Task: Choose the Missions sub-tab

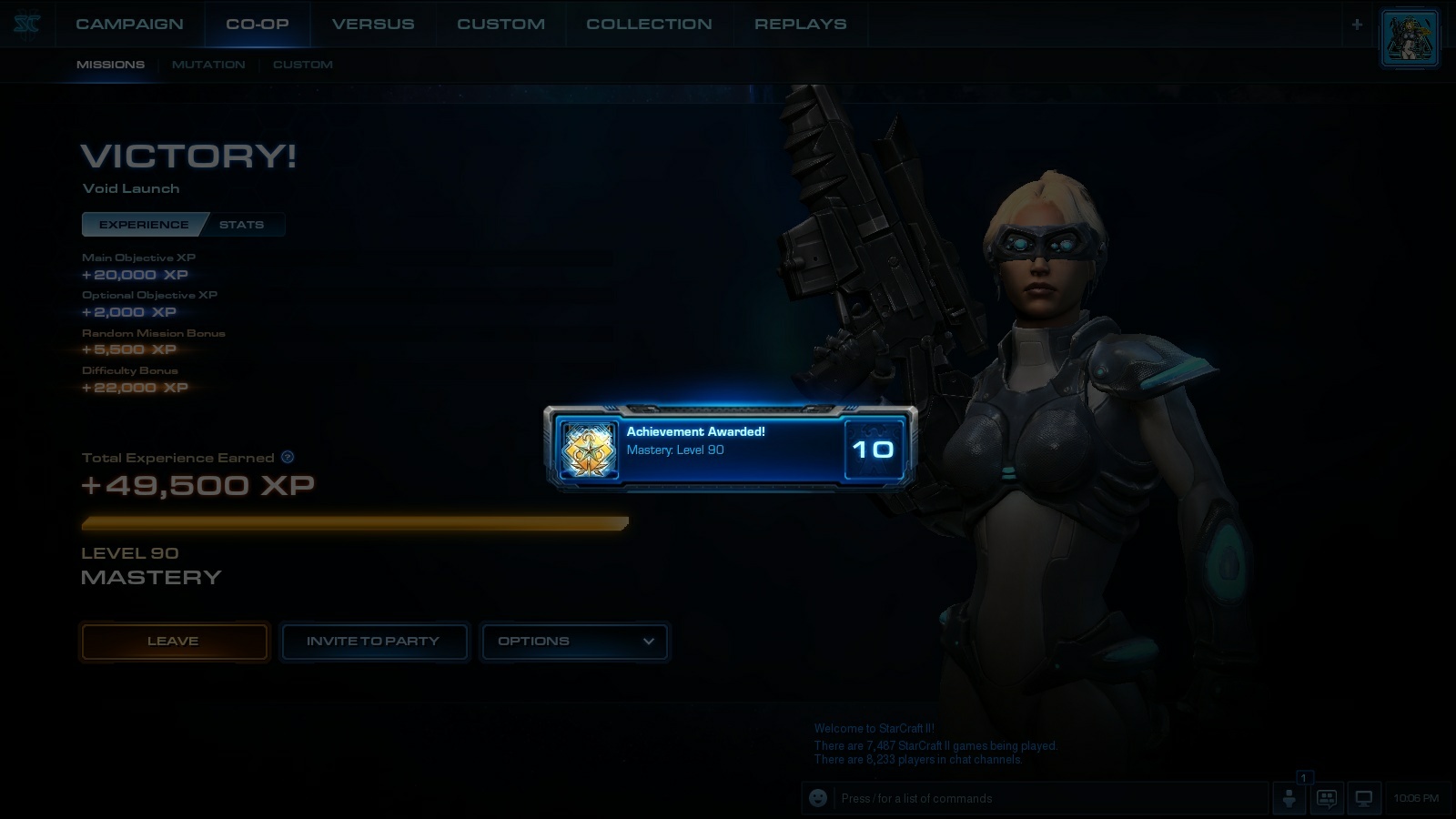Action: 110,65
